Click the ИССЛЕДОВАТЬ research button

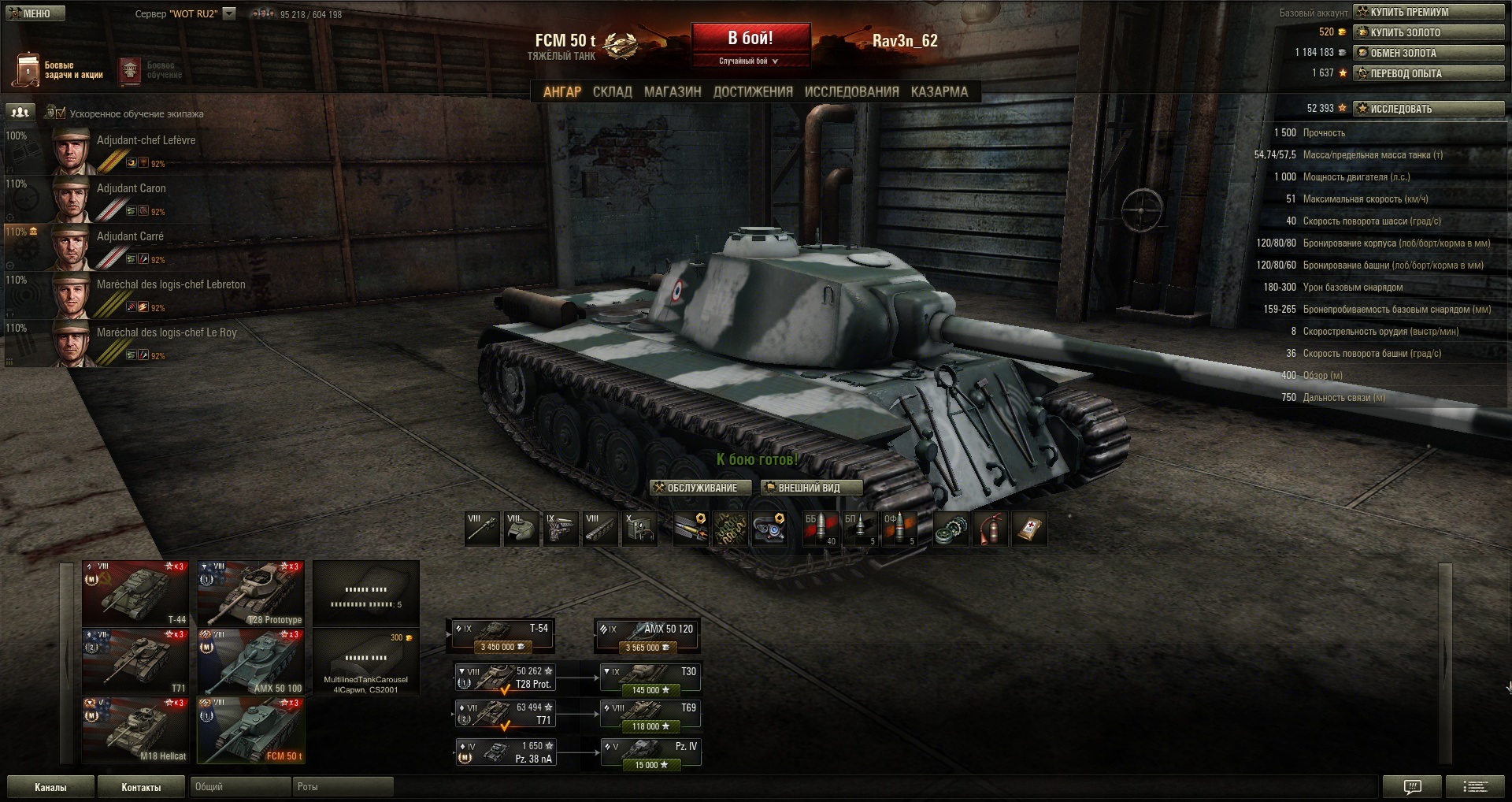pyautogui.click(x=1428, y=109)
